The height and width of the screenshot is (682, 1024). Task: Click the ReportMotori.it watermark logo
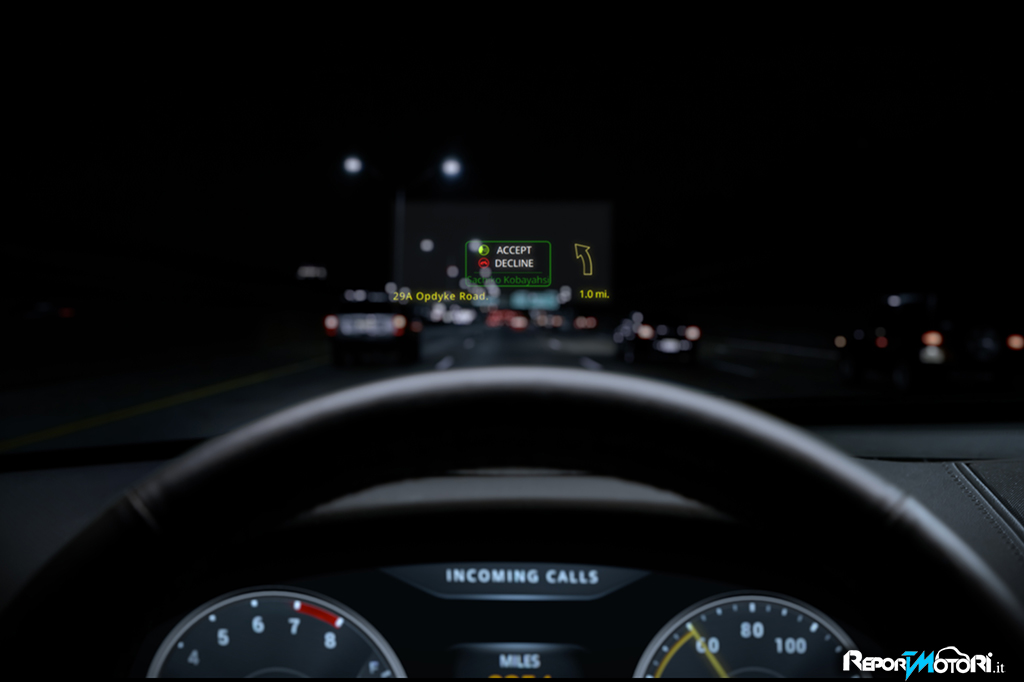point(923,661)
